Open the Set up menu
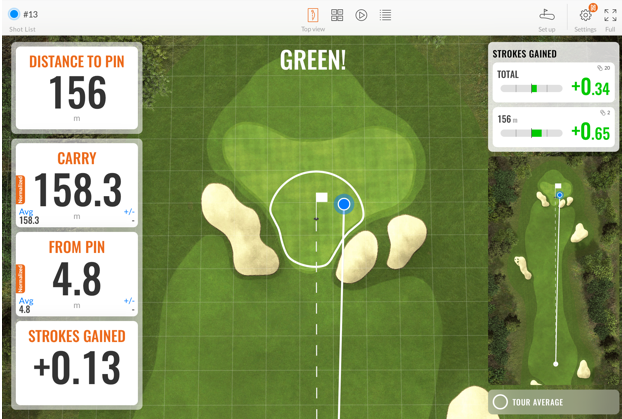Viewport: 622px width, 419px height. pyautogui.click(x=546, y=17)
